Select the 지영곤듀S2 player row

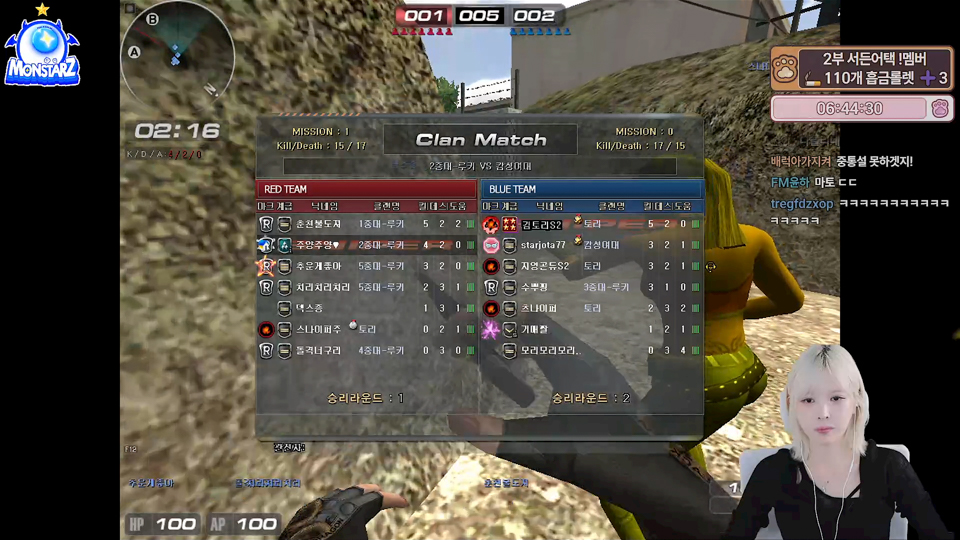click(x=592, y=266)
